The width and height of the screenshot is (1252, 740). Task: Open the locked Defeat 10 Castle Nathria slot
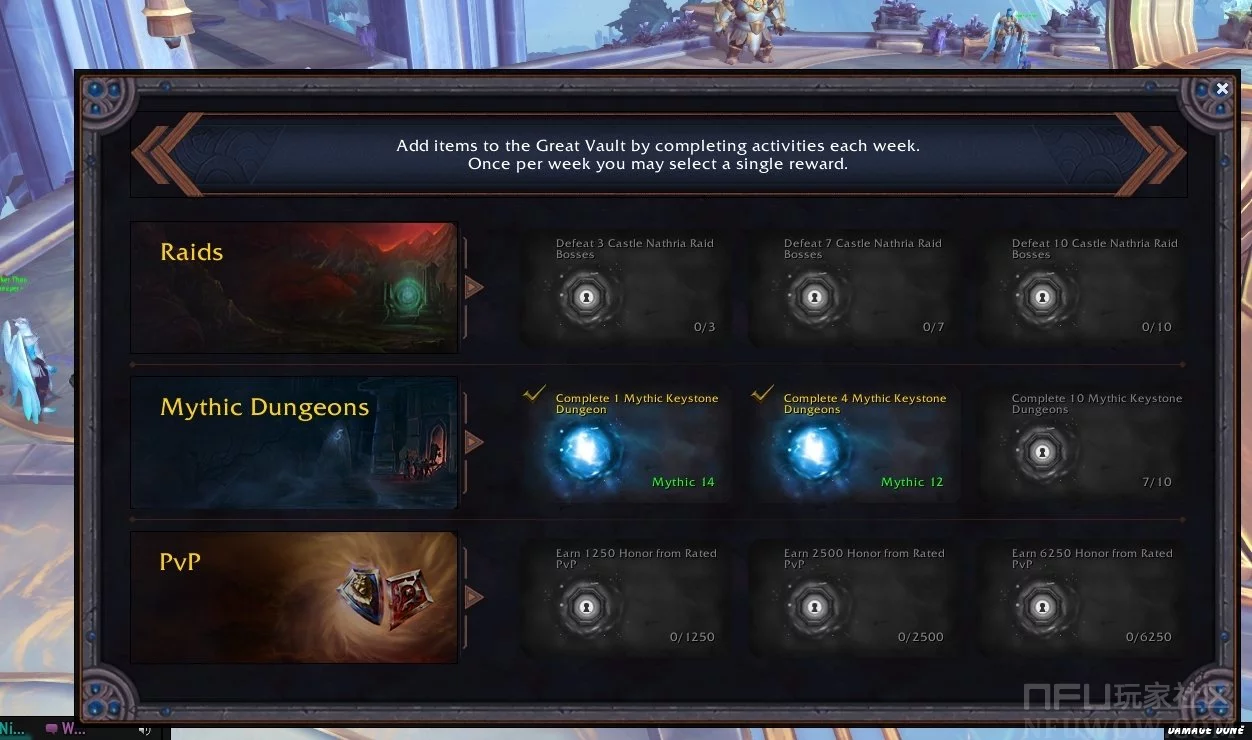coord(1042,297)
